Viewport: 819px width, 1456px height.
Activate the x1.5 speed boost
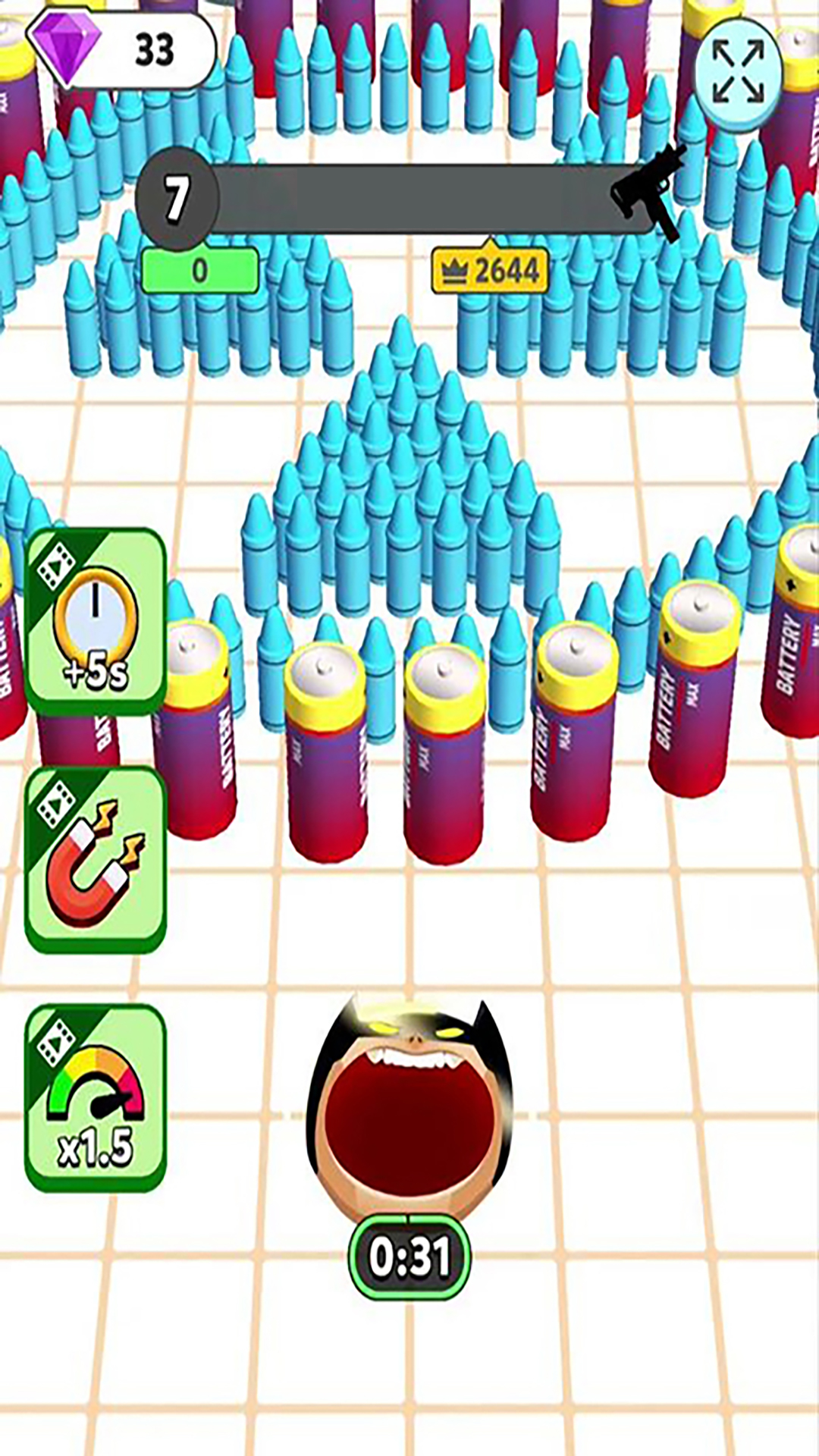click(96, 1098)
